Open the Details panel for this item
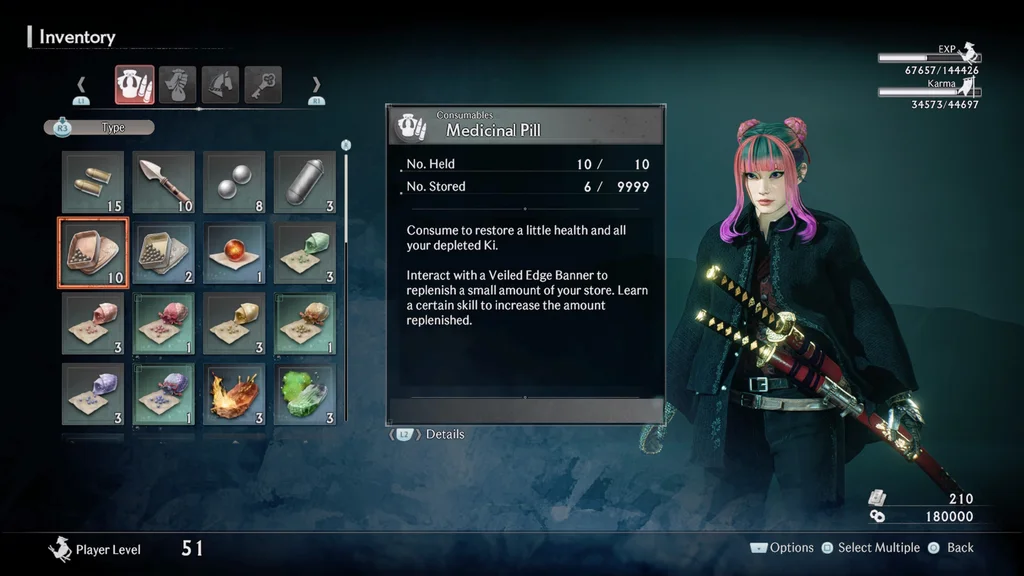 [x=429, y=435]
